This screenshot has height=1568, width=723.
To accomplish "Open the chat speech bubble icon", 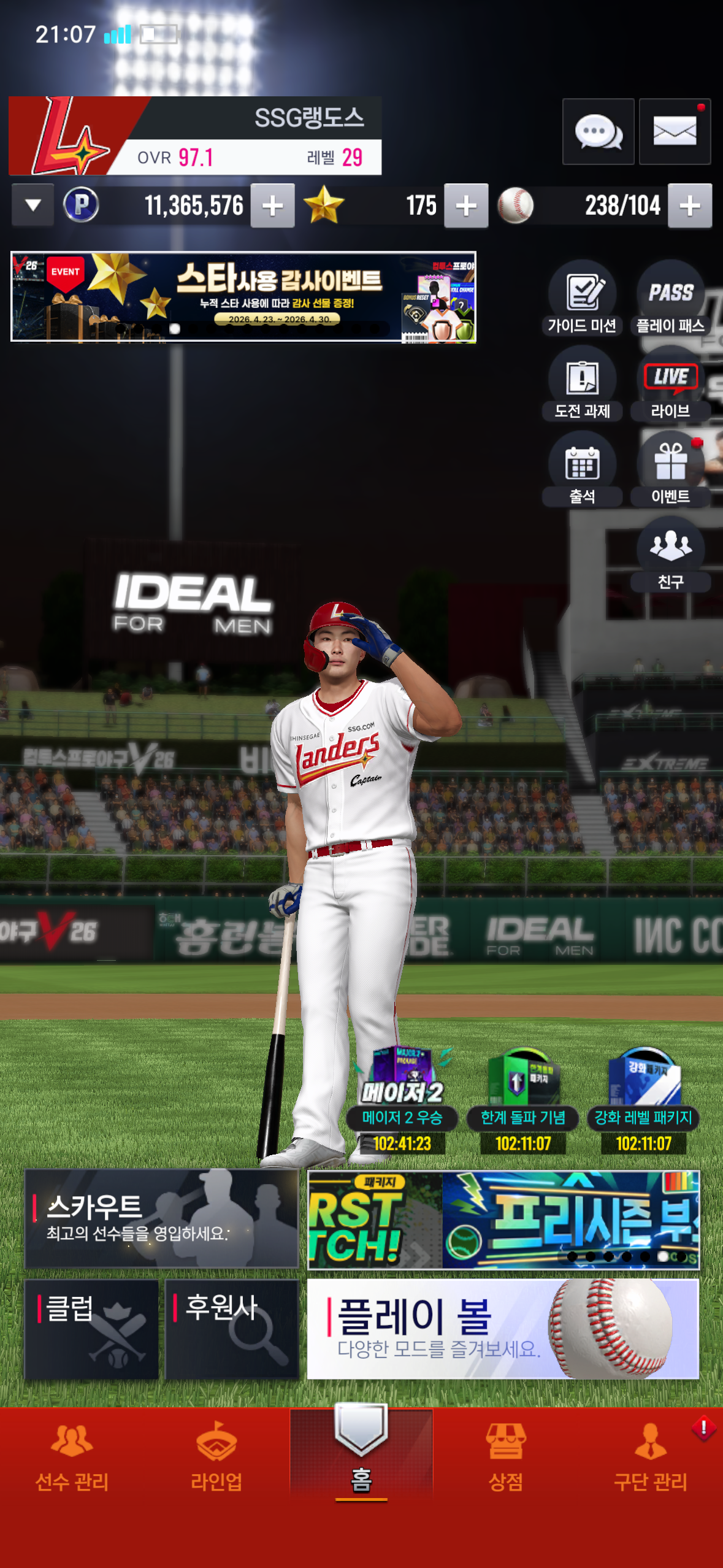I will (598, 132).
